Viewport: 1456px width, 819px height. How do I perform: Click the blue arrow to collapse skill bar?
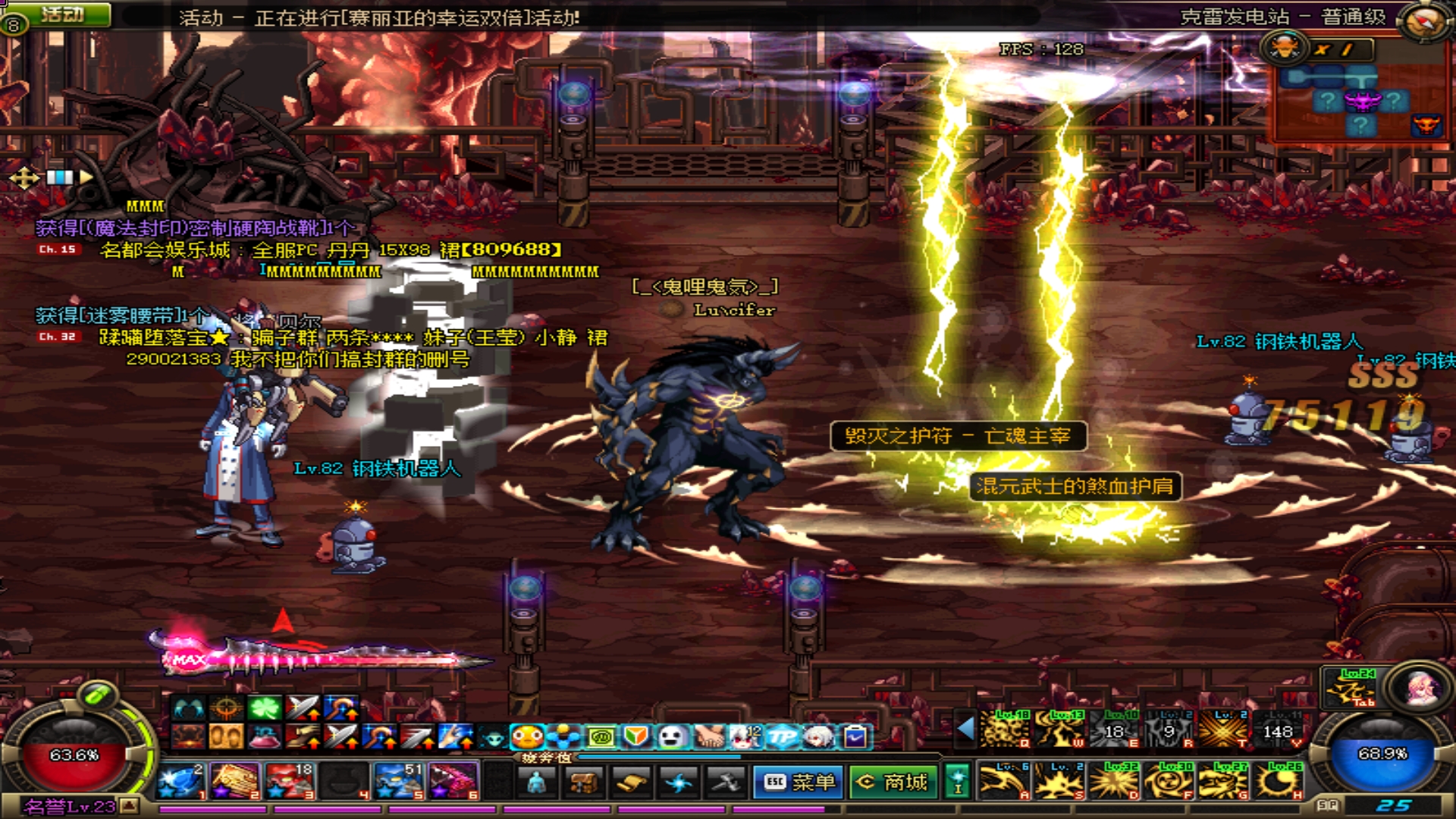[x=965, y=729]
